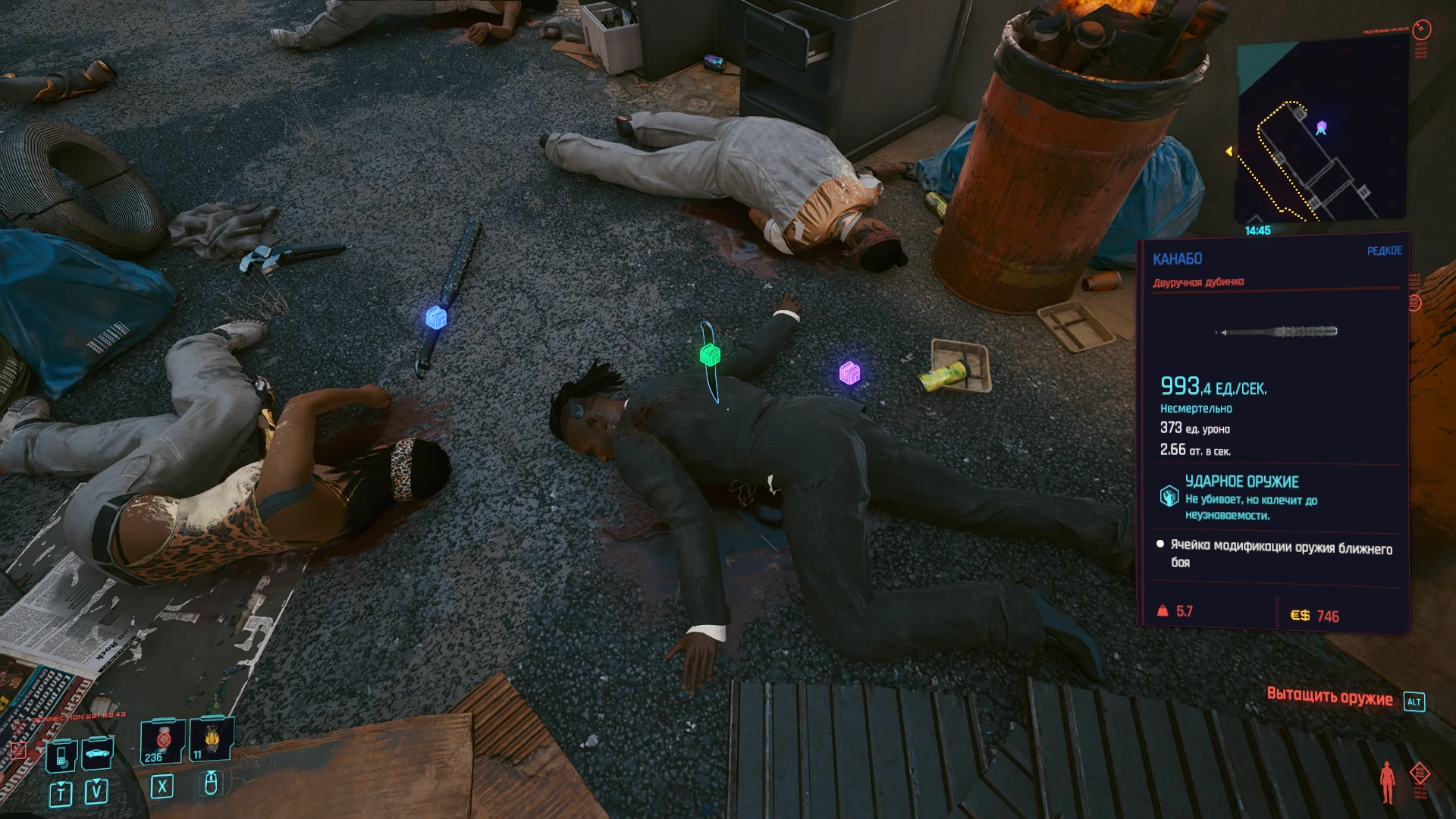Viewport: 1456px width, 819px height.
Task: Click the red diamond status icon
Action: pos(1420,773)
